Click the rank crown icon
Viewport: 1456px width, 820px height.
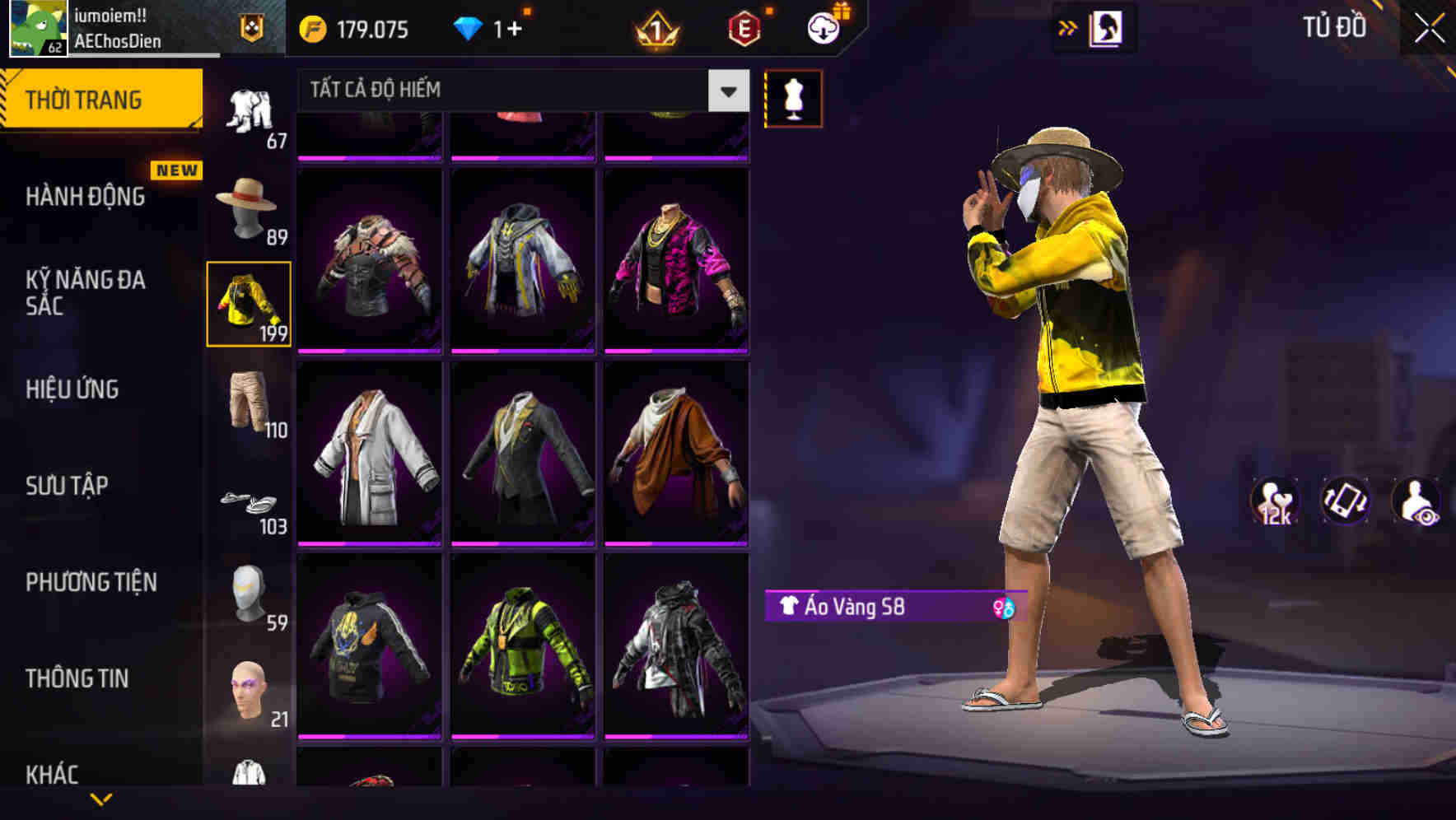pos(655,29)
